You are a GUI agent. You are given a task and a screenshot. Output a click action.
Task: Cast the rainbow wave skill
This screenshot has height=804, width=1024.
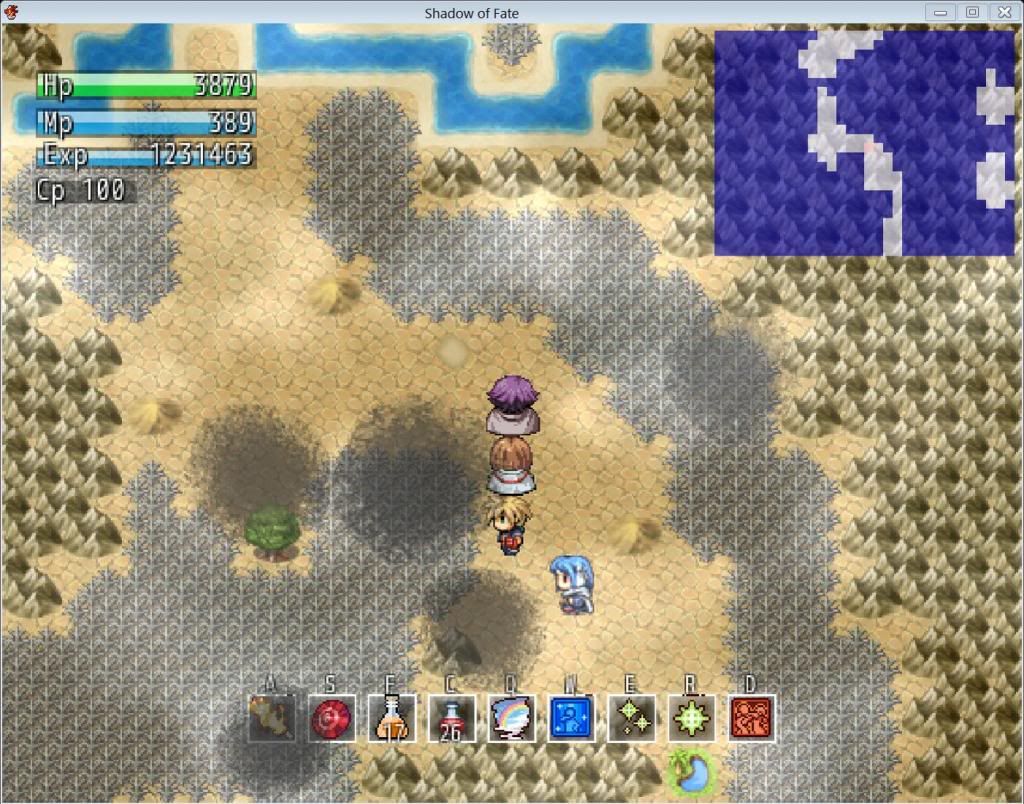point(511,718)
